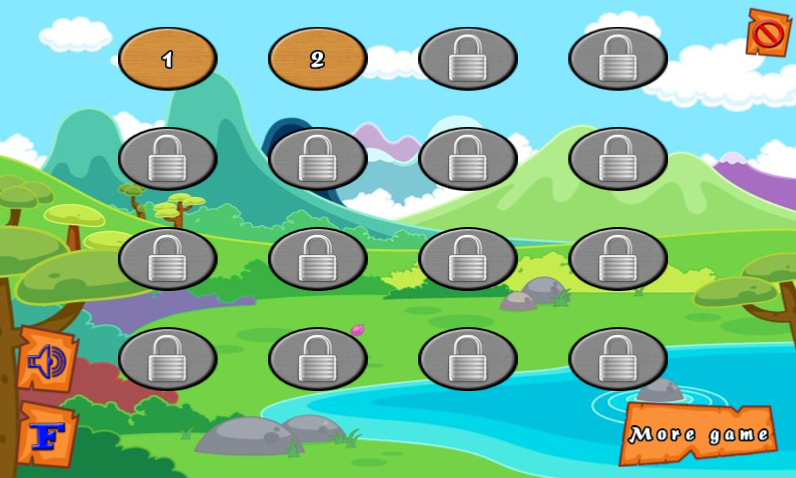
Task: Select level 1
Action: (x=167, y=59)
